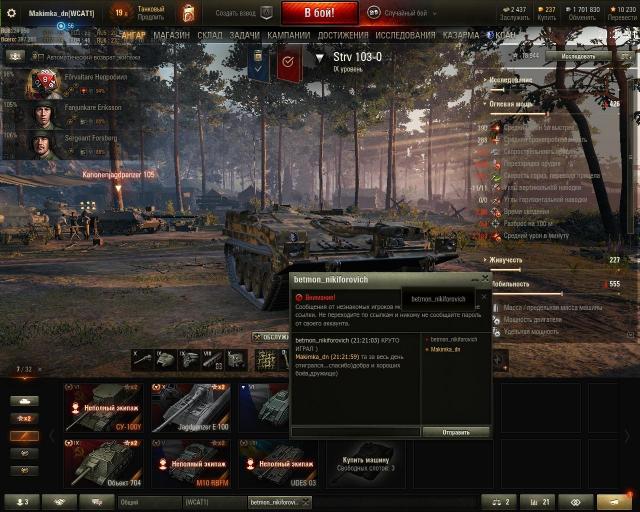
Task: Select the СУ-100Y tank in the carousel
Action: click(103, 408)
